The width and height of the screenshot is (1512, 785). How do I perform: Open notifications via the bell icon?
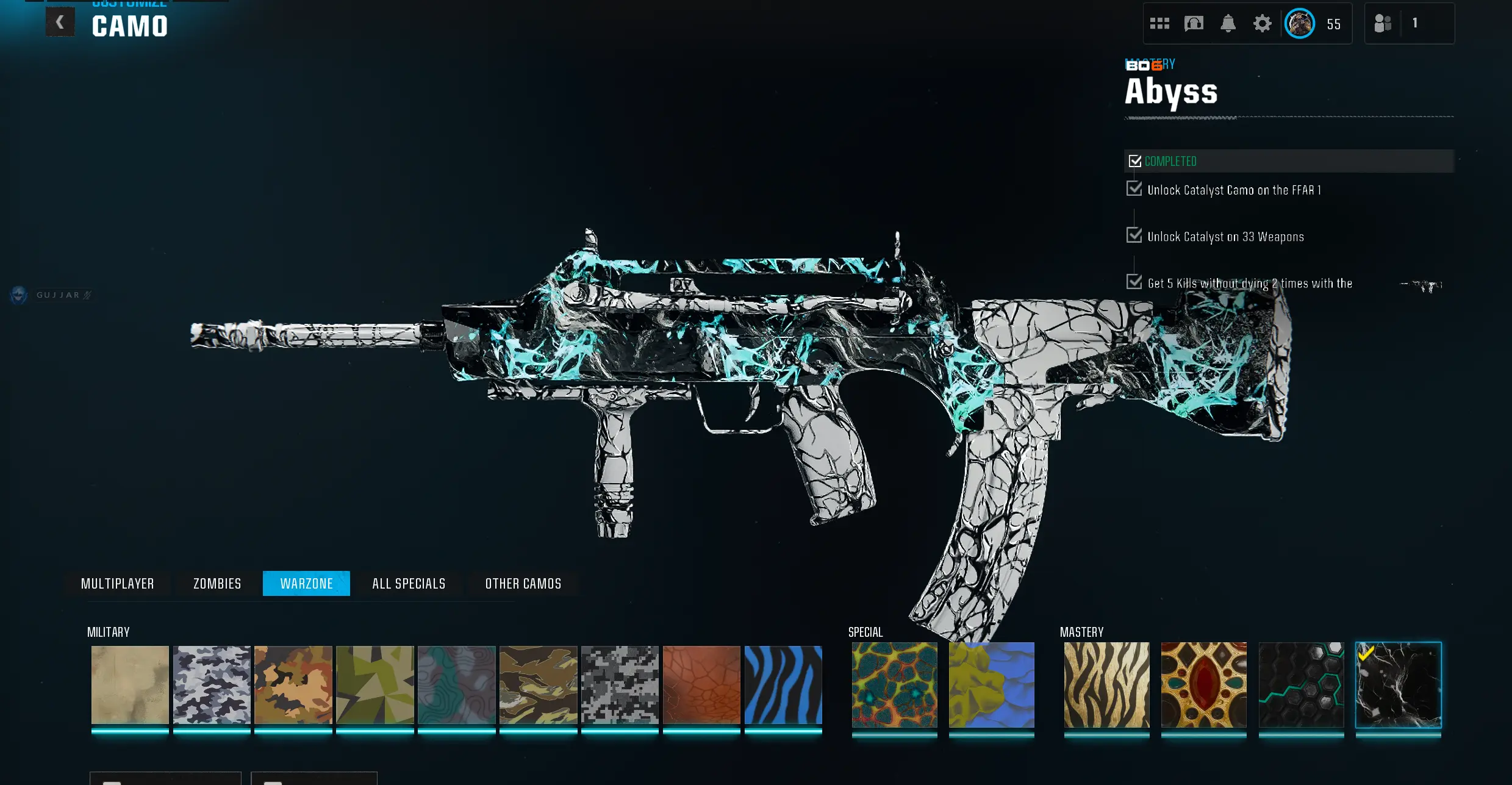[1228, 24]
